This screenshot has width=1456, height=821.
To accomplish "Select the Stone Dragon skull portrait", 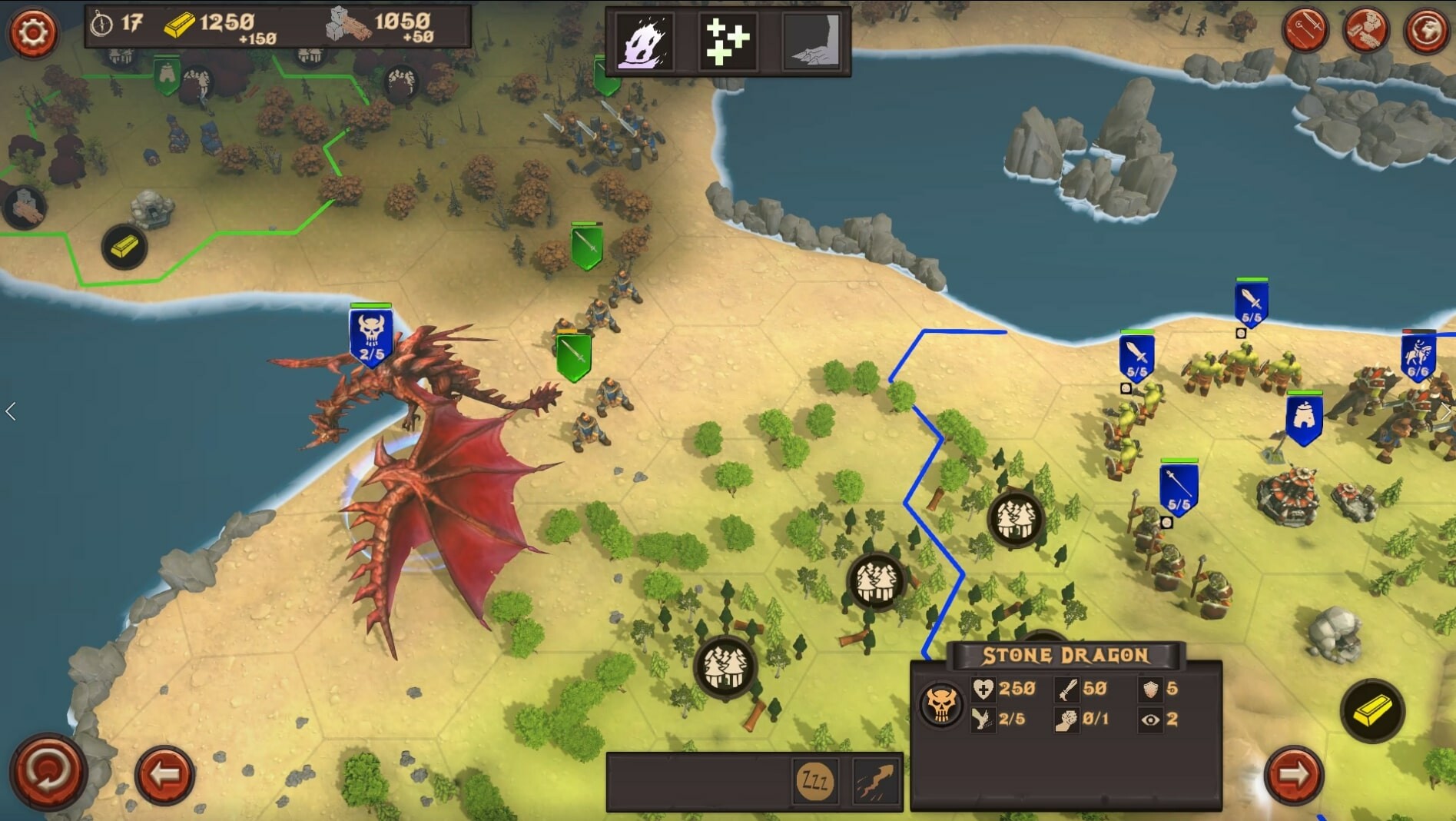I will coord(940,702).
